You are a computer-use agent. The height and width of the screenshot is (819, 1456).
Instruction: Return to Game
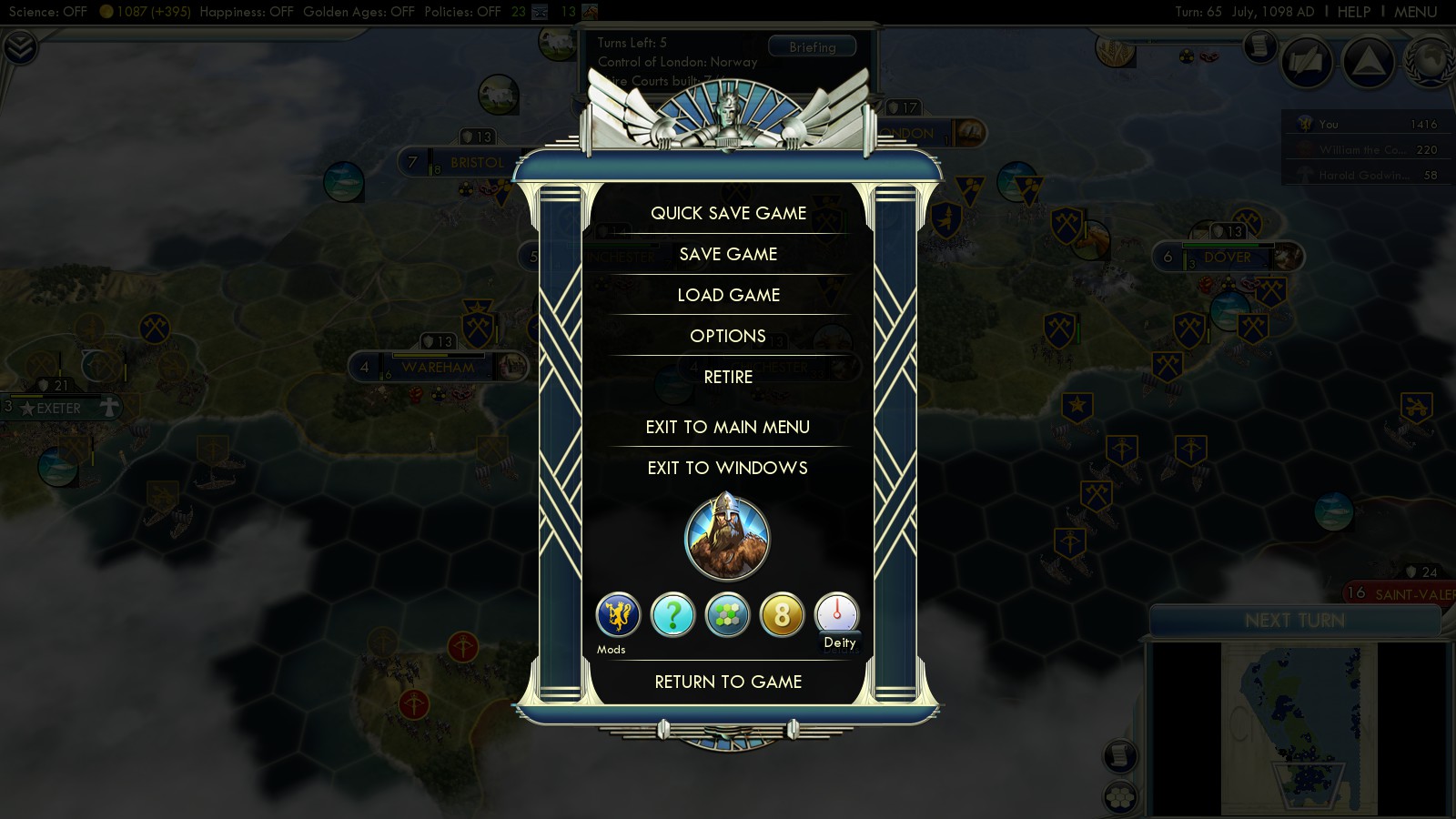(728, 682)
